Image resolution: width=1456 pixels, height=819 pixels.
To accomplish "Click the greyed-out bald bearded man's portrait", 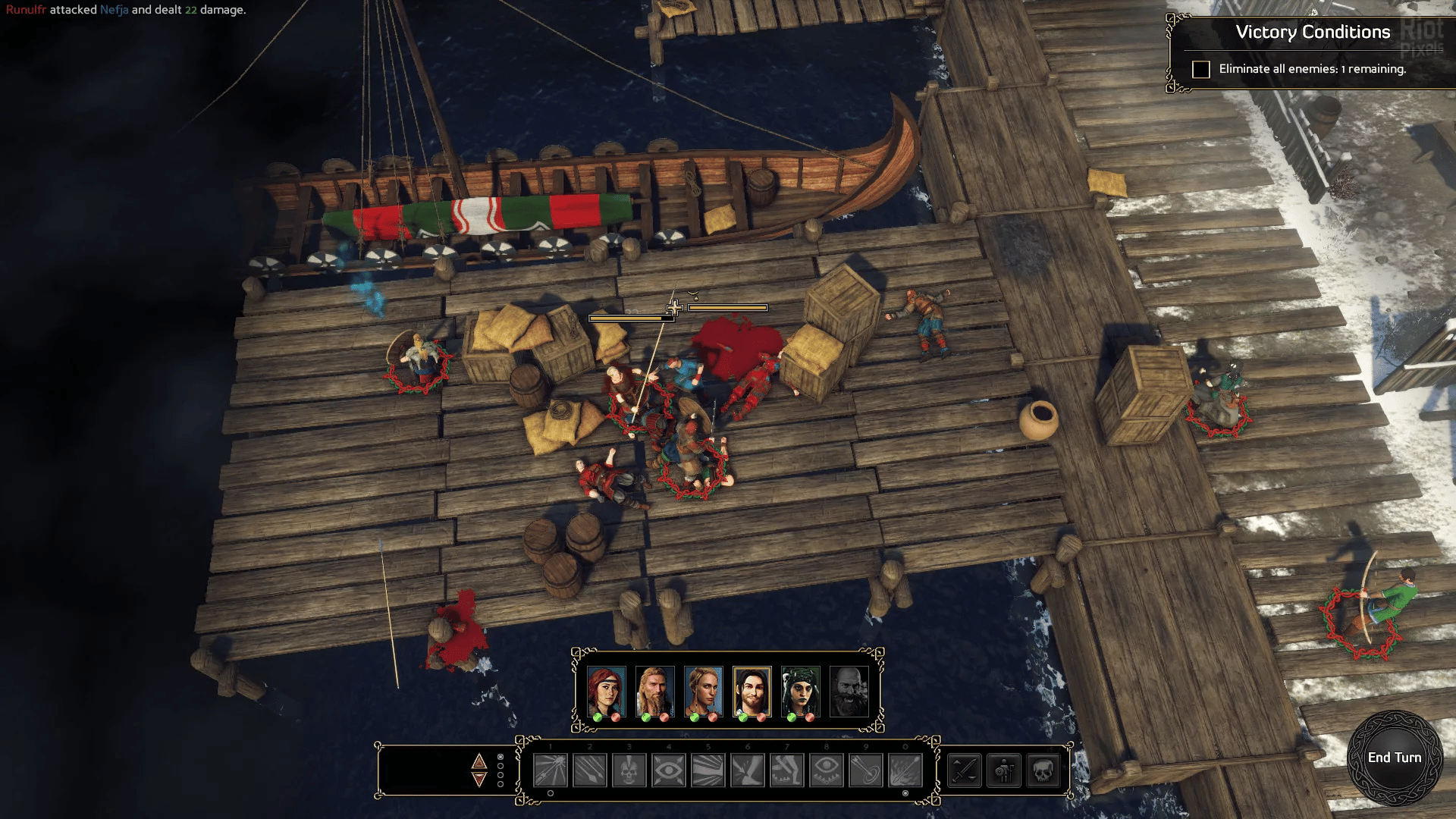I will [x=849, y=692].
